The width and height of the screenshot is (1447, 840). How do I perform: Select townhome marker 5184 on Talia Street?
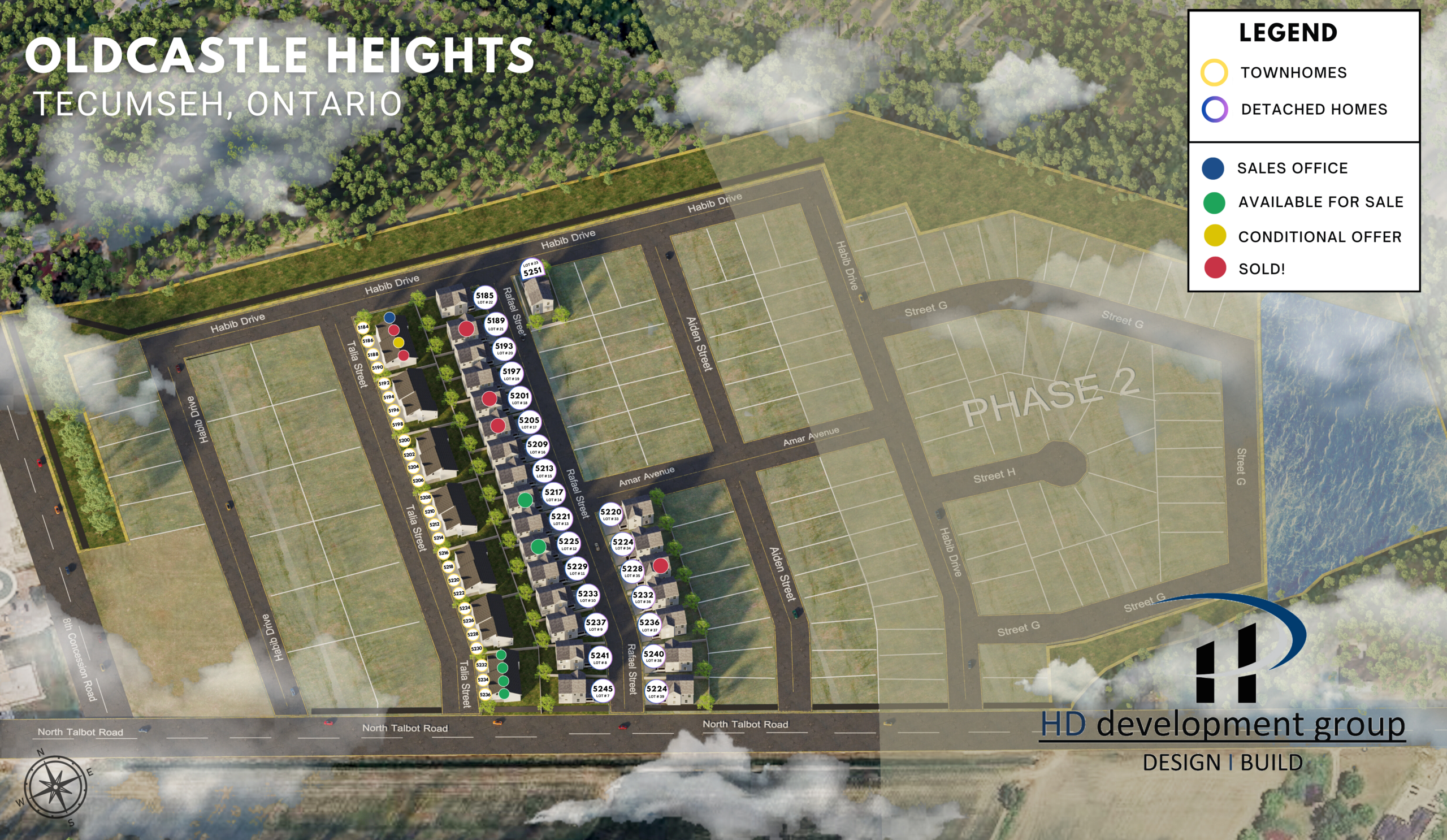(363, 327)
